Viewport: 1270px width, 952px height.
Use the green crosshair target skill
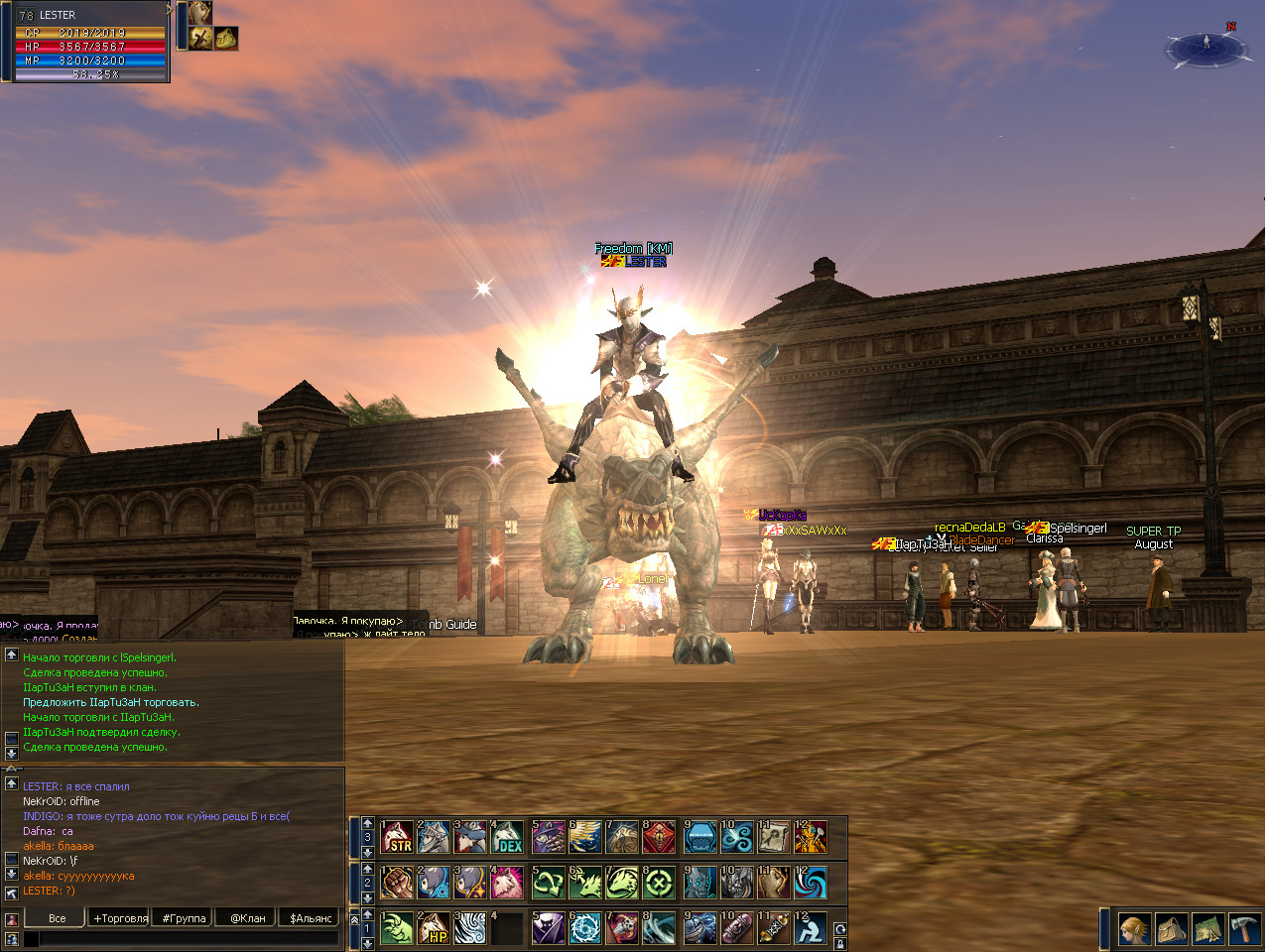(x=659, y=882)
